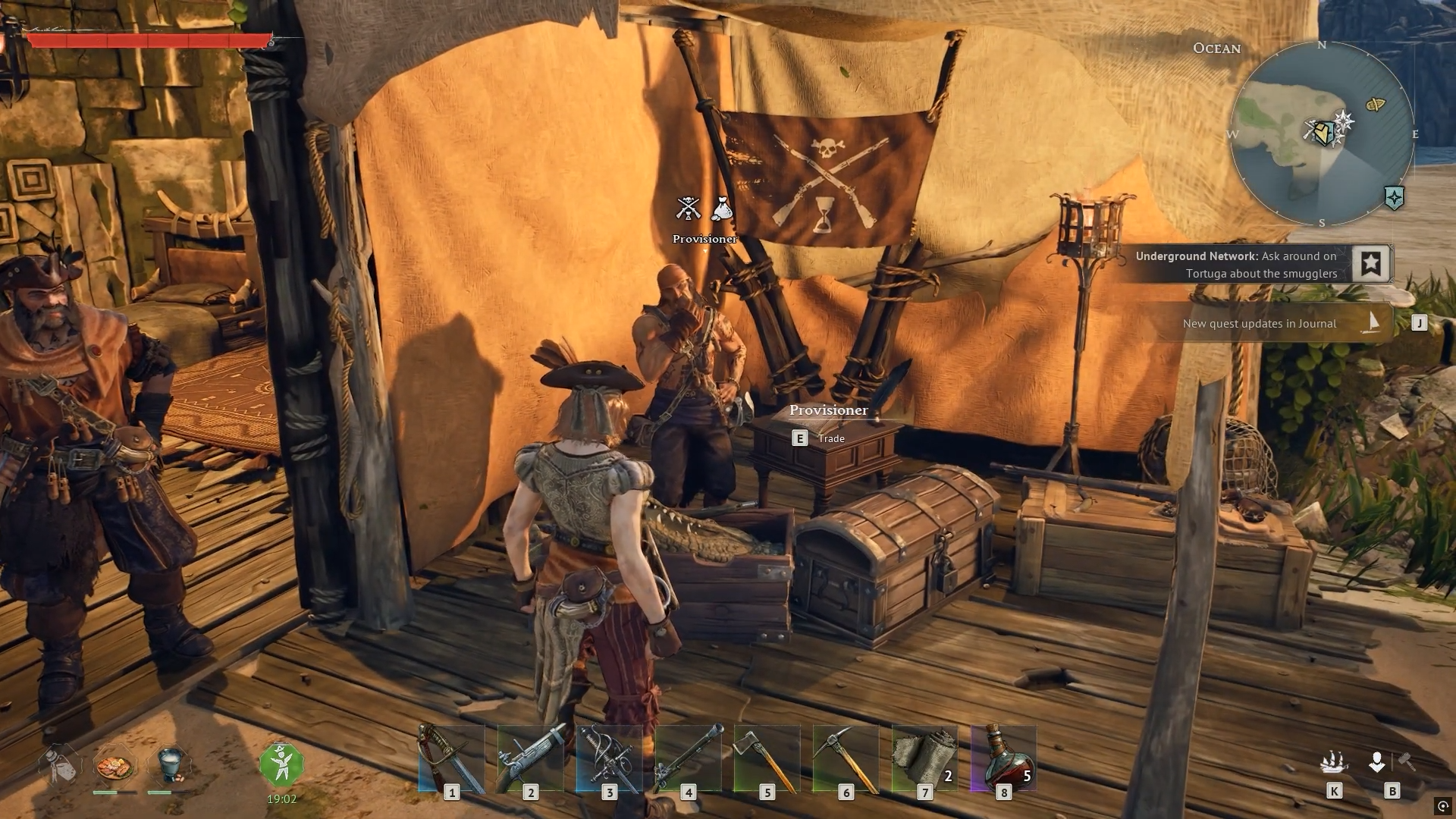1456x819 pixels.
Task: Click the yellow rowboat marker on minimap
Action: tap(1376, 105)
